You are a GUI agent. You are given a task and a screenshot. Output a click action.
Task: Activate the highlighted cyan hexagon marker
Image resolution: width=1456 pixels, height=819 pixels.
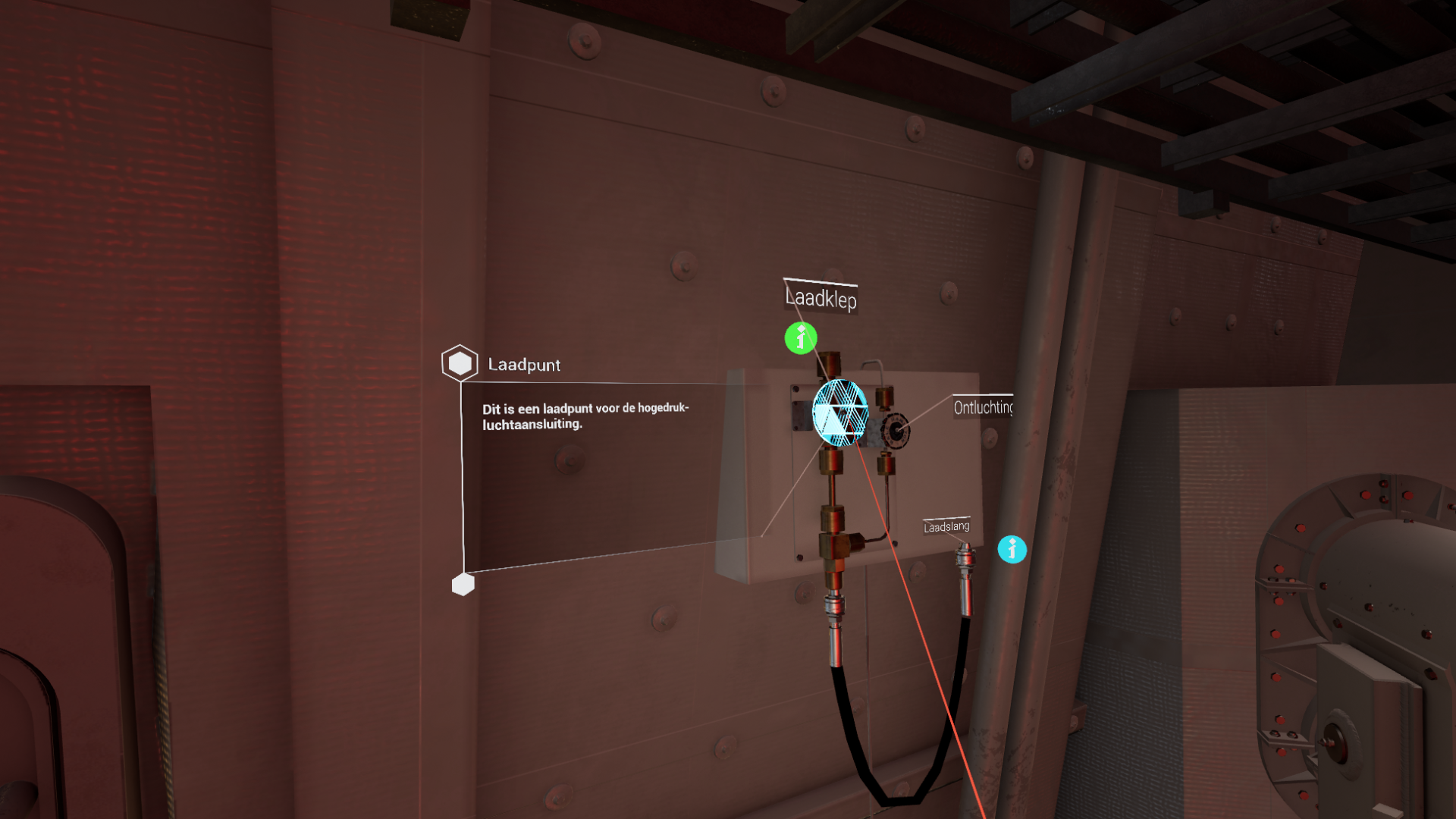pos(839,413)
